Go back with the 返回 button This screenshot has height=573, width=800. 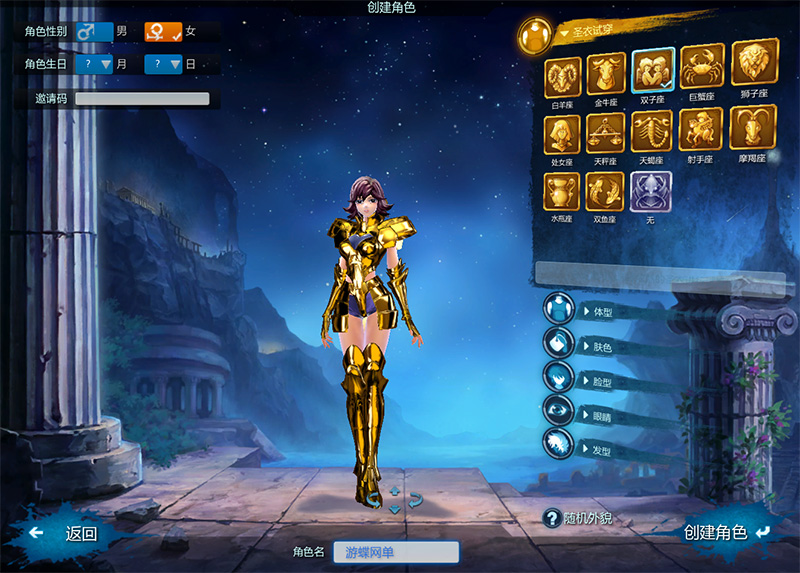68,533
